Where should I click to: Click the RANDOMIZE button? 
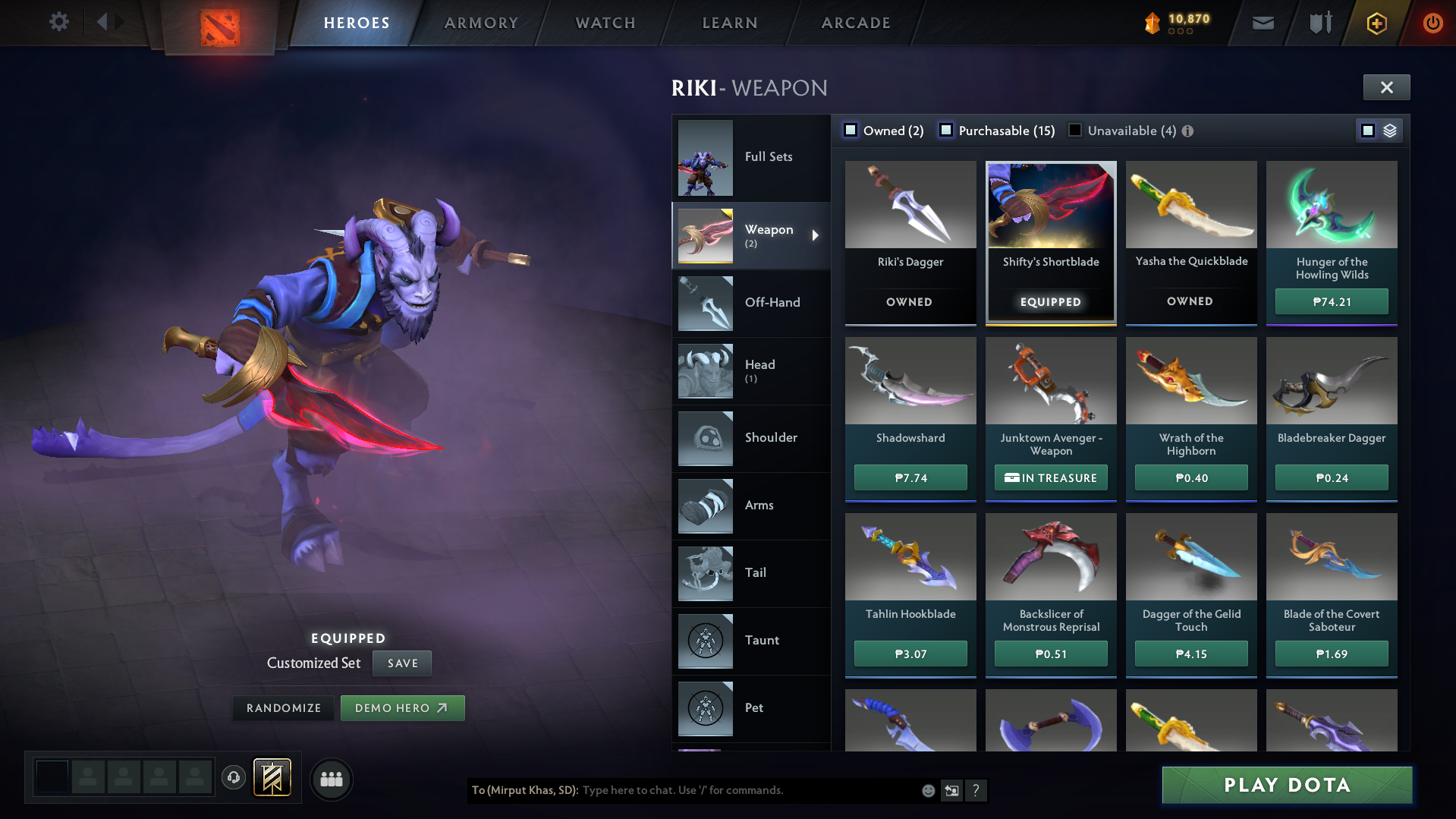[x=282, y=707]
